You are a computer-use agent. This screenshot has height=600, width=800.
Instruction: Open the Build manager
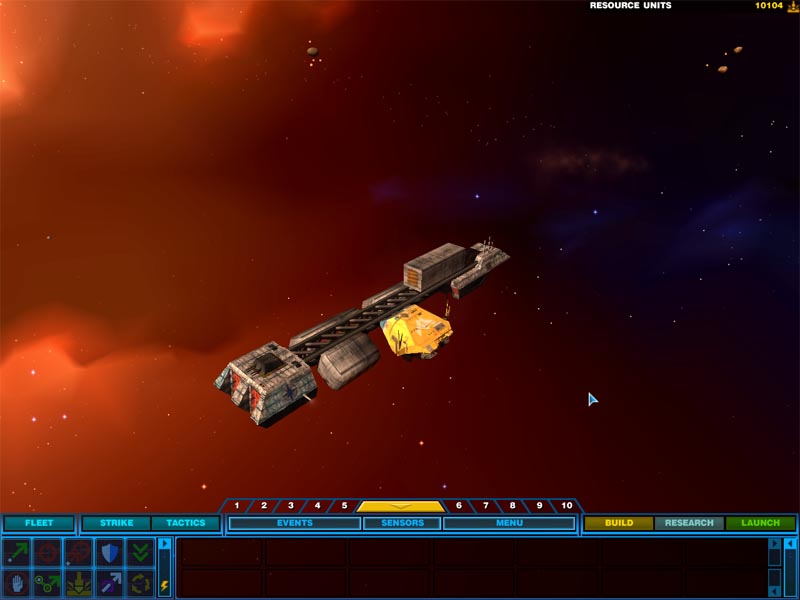coord(619,523)
